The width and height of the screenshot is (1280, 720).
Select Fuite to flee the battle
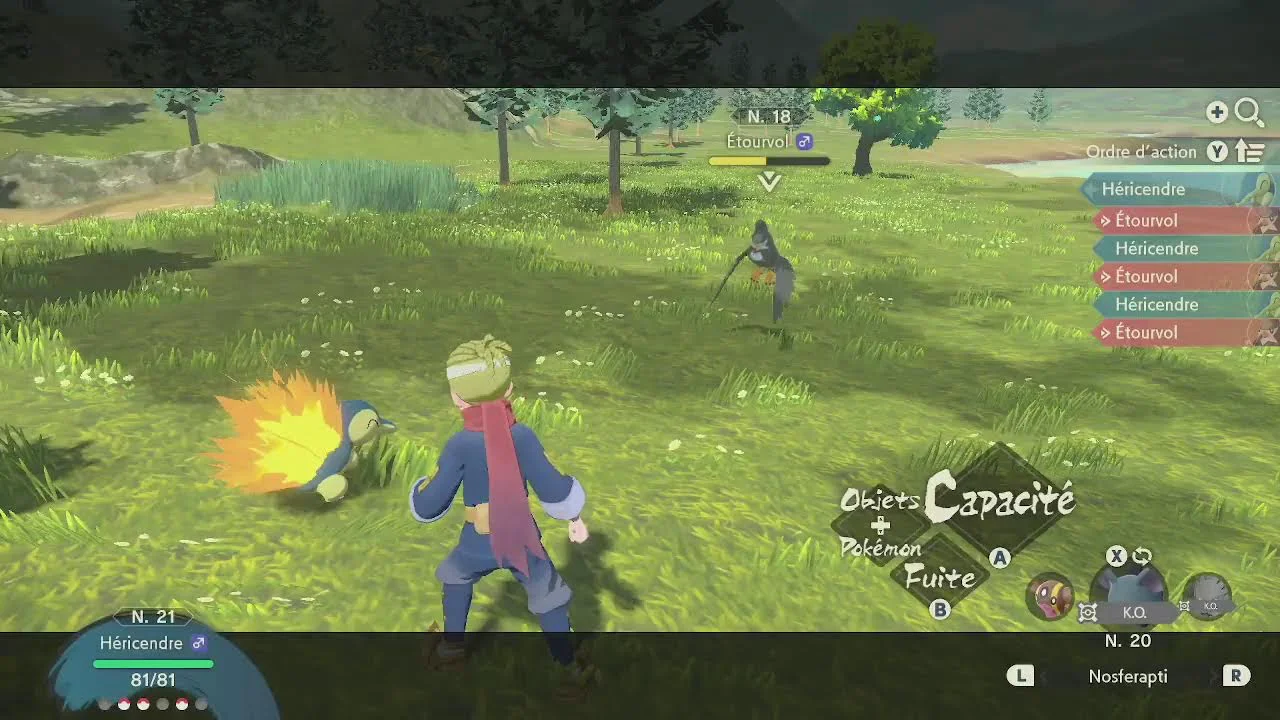(940, 578)
